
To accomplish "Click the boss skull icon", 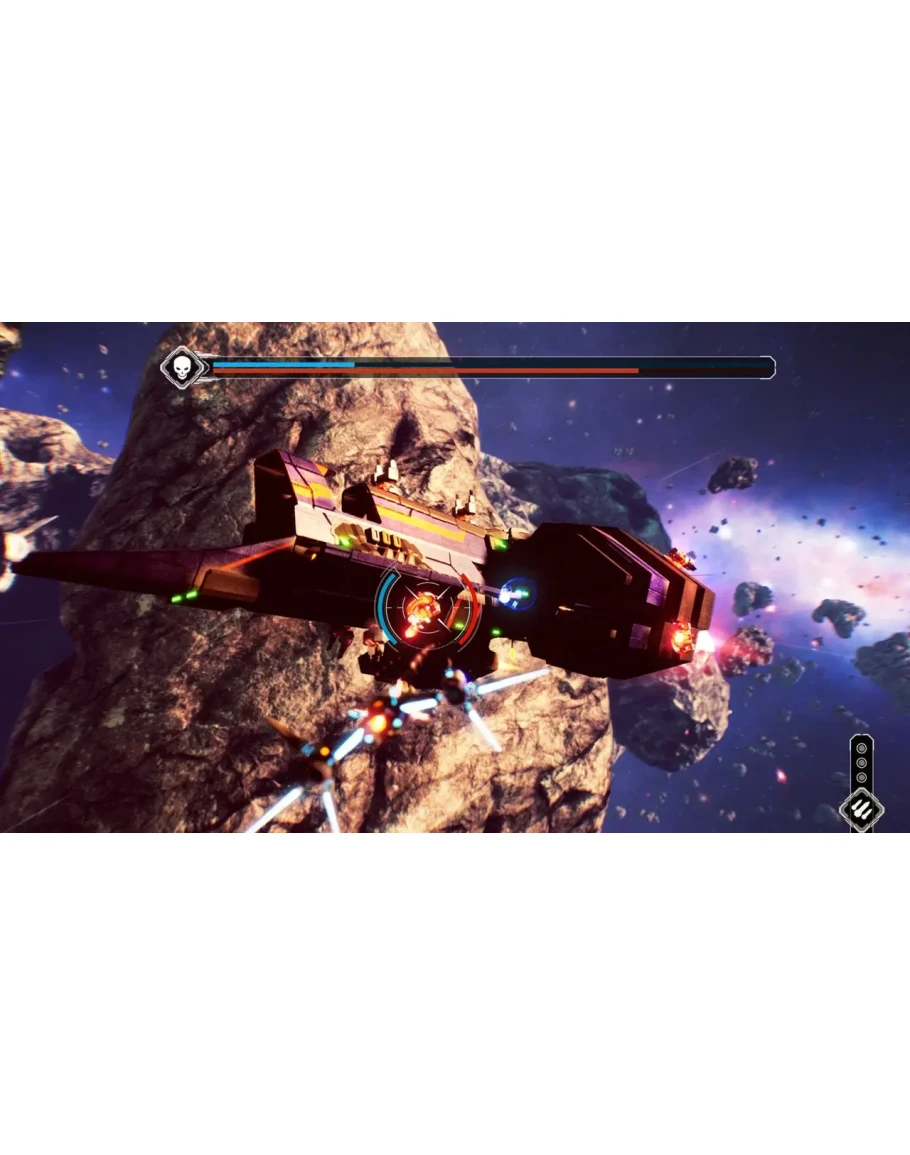I will pos(181,368).
